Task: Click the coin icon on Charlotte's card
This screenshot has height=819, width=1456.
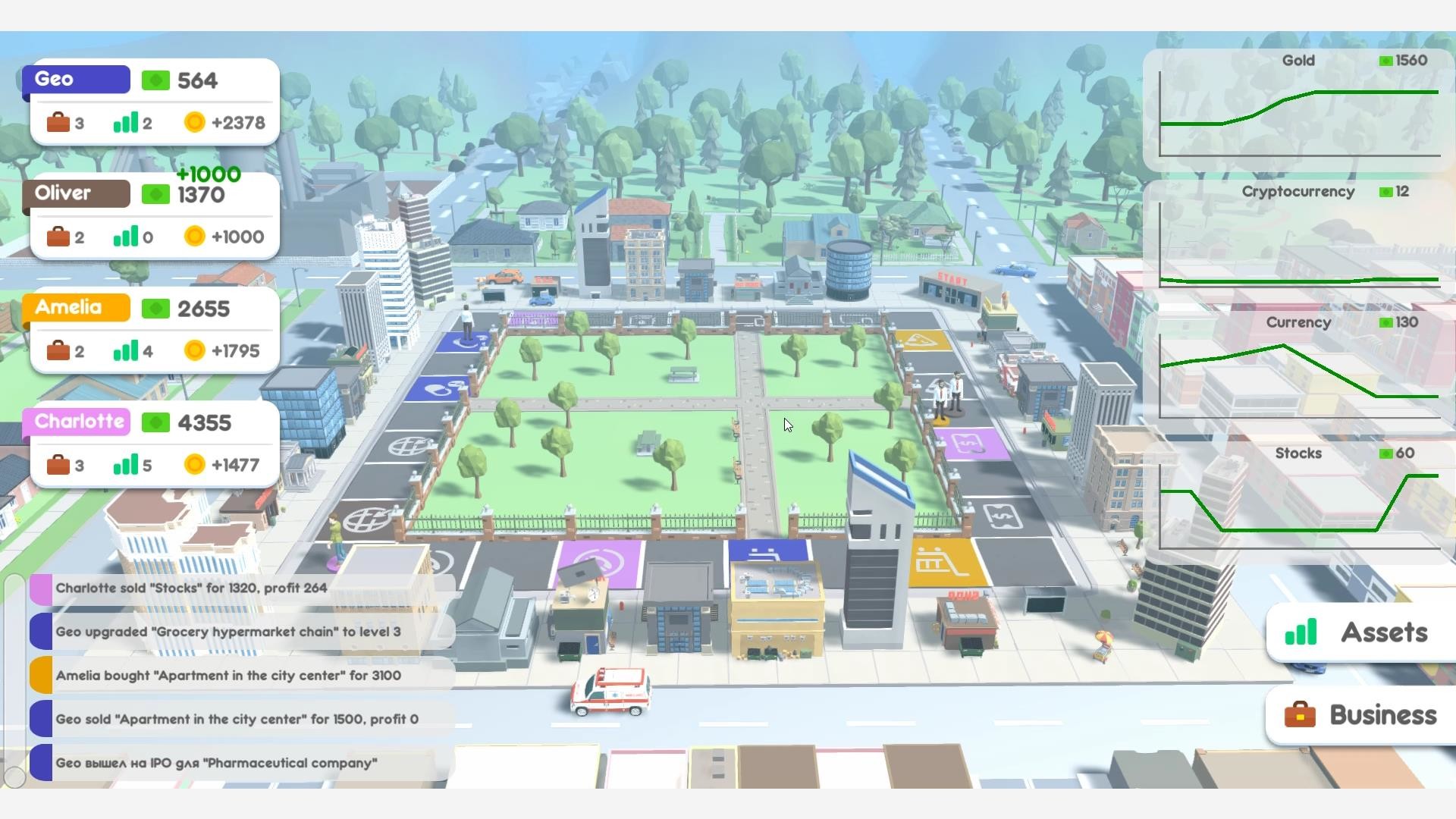Action: [194, 464]
